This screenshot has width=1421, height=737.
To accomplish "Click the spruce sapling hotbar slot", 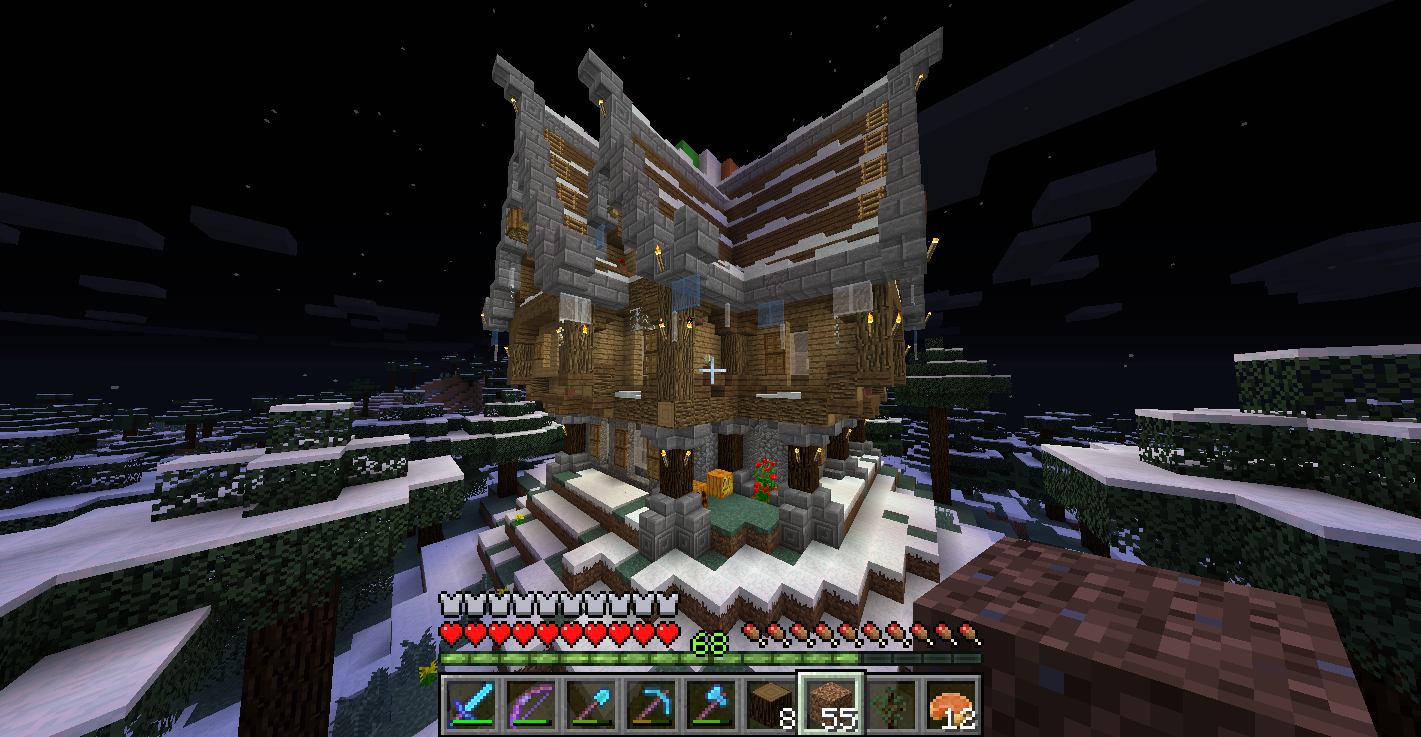I will pyautogui.click(x=891, y=703).
